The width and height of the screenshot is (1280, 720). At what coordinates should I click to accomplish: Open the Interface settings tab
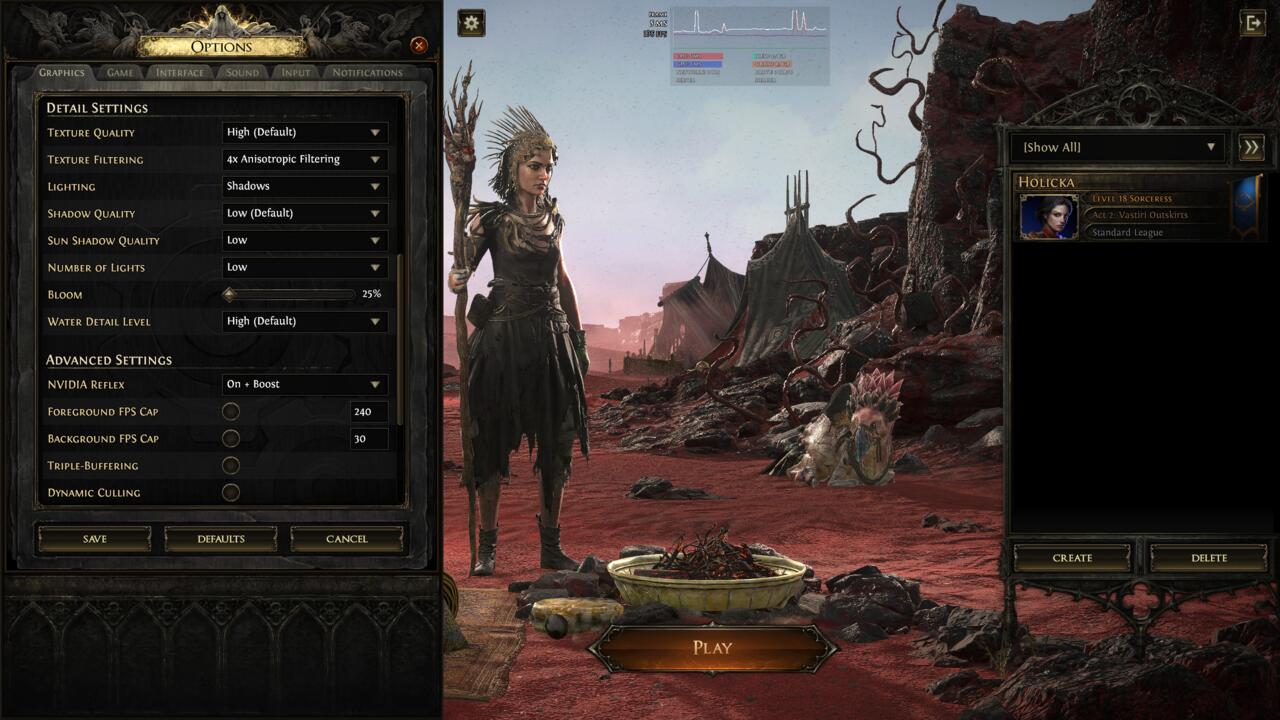pyautogui.click(x=180, y=72)
